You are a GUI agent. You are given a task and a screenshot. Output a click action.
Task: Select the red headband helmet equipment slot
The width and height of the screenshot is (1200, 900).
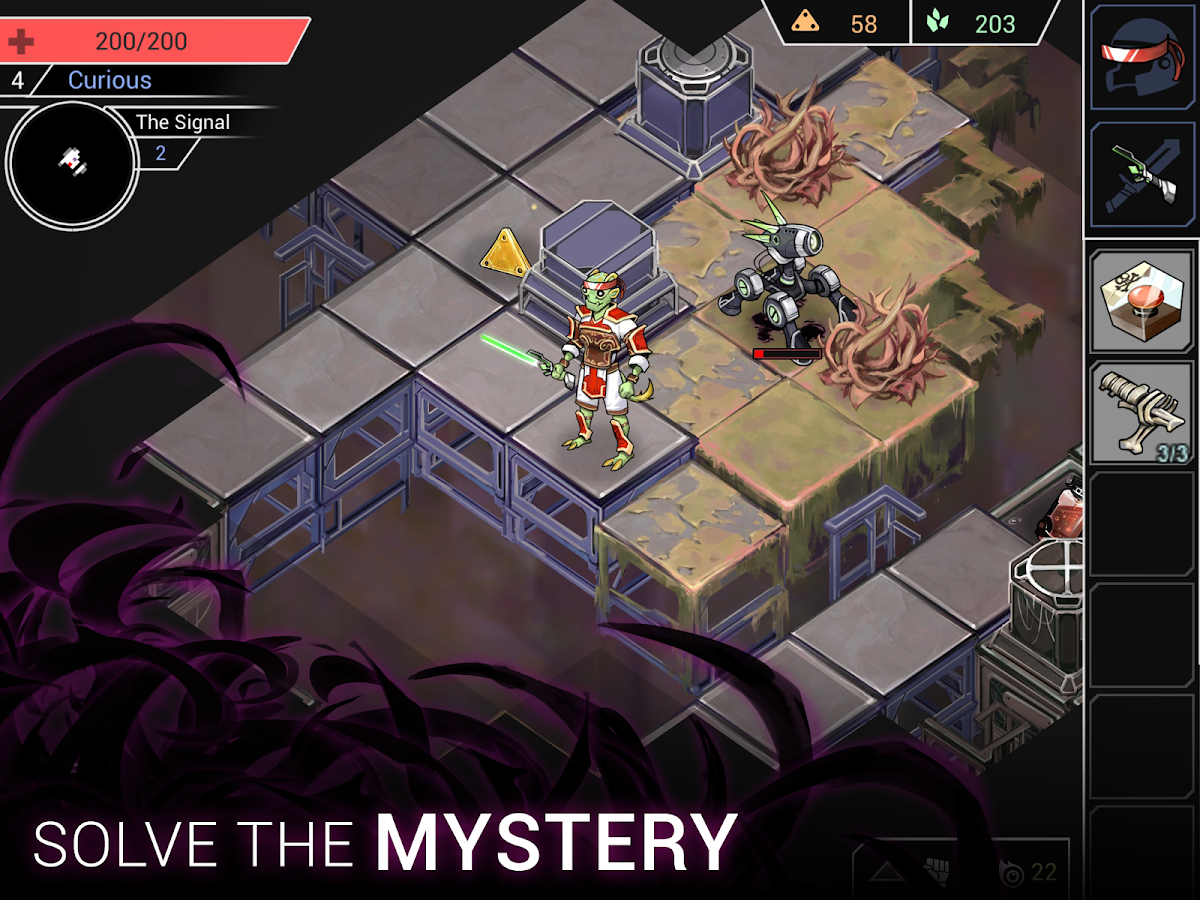pyautogui.click(x=1142, y=56)
